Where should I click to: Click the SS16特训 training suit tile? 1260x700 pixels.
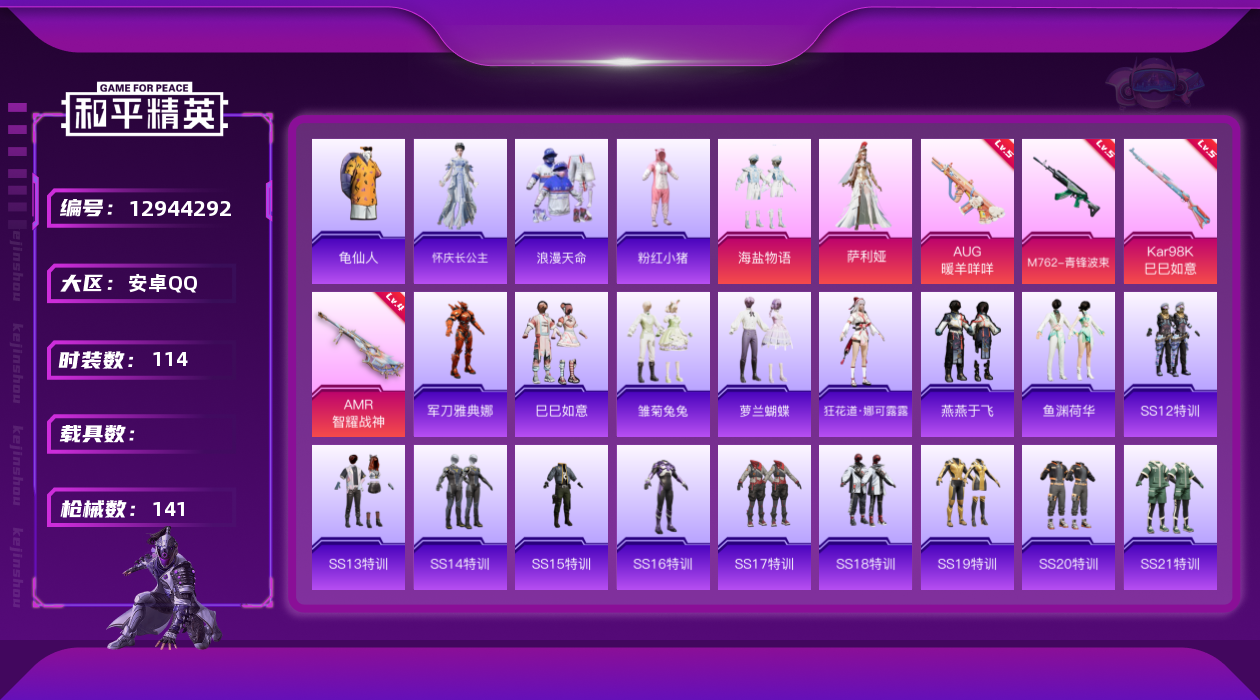663,517
